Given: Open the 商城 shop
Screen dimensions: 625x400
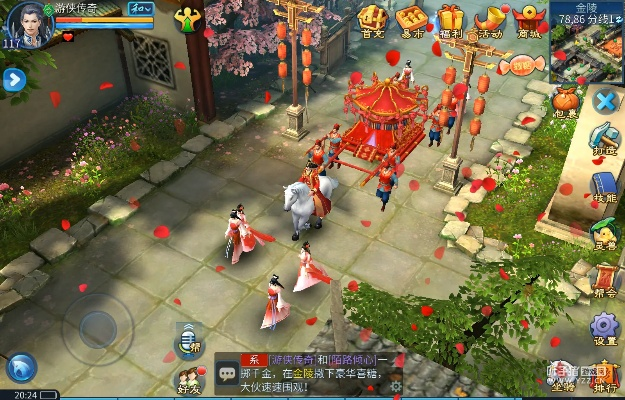Looking at the screenshot, I should tap(528, 19).
